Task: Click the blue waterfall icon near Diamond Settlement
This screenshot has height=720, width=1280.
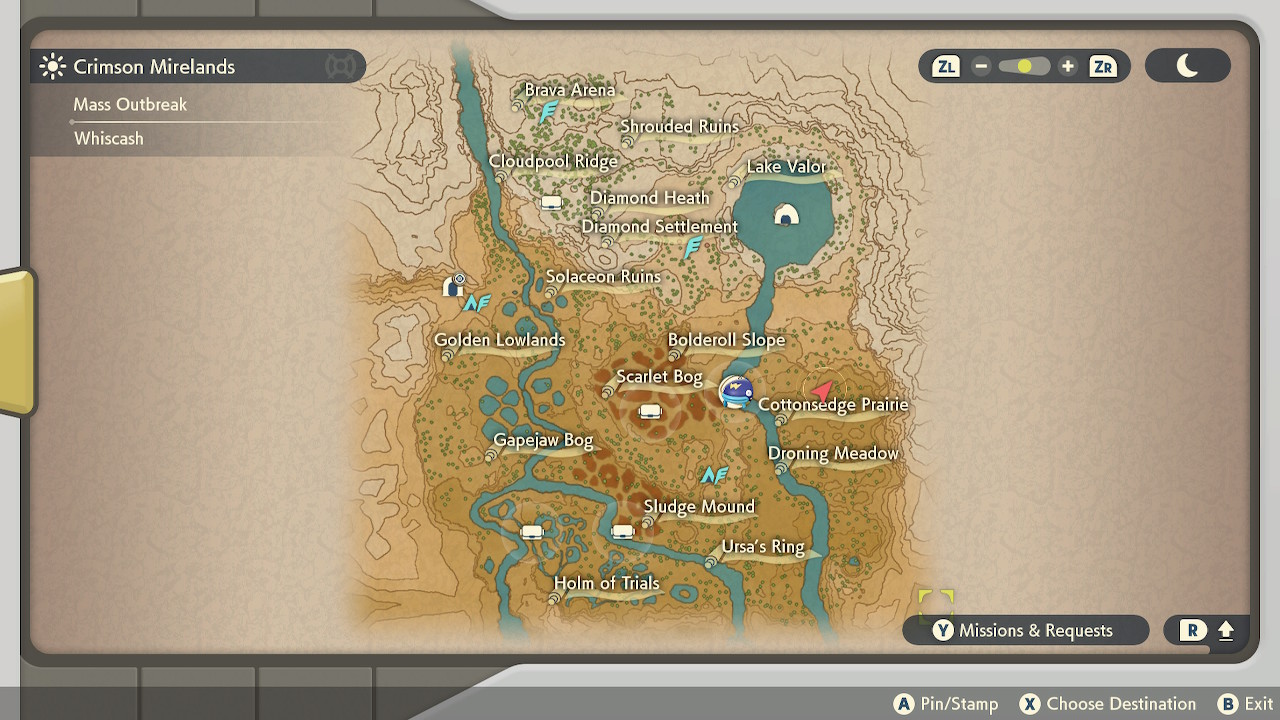Action: tap(691, 247)
